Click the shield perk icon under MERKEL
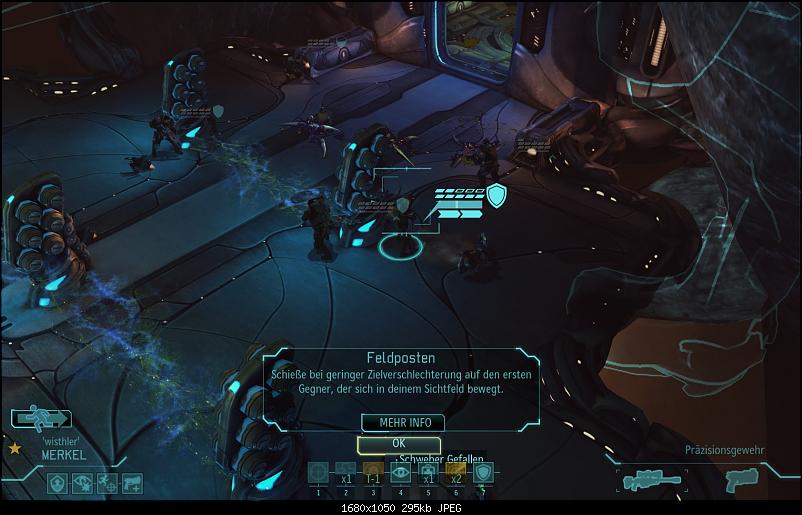802x515 pixels. [59, 483]
